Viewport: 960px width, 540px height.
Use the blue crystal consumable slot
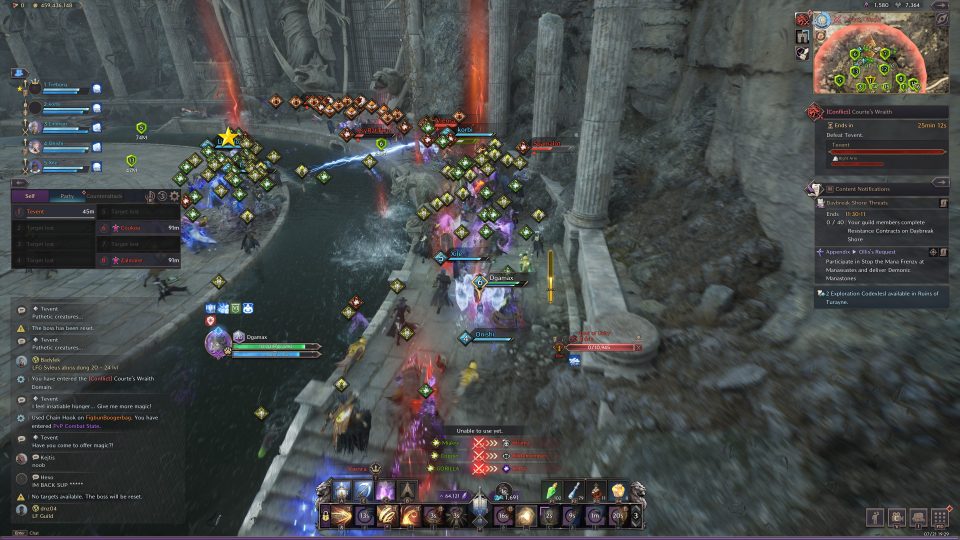(x=577, y=490)
